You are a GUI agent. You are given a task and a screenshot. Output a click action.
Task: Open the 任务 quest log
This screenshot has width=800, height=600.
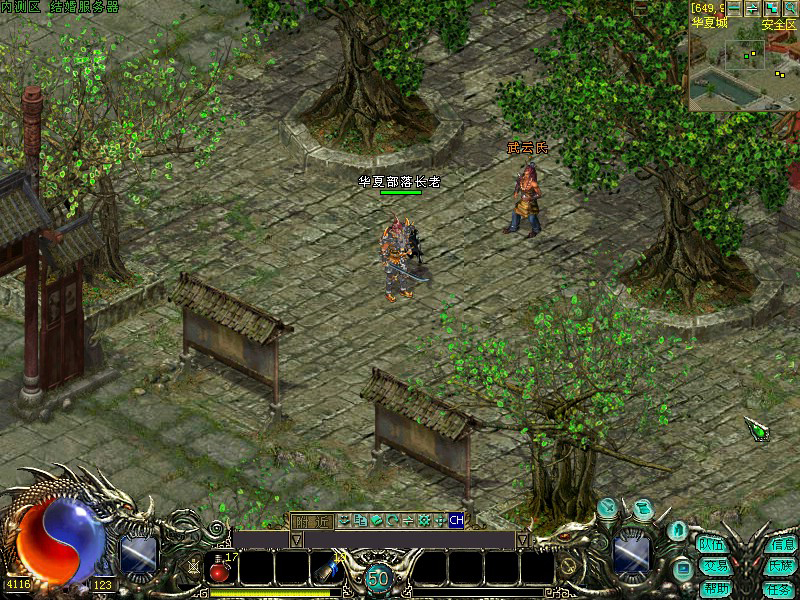pyautogui.click(x=780, y=588)
